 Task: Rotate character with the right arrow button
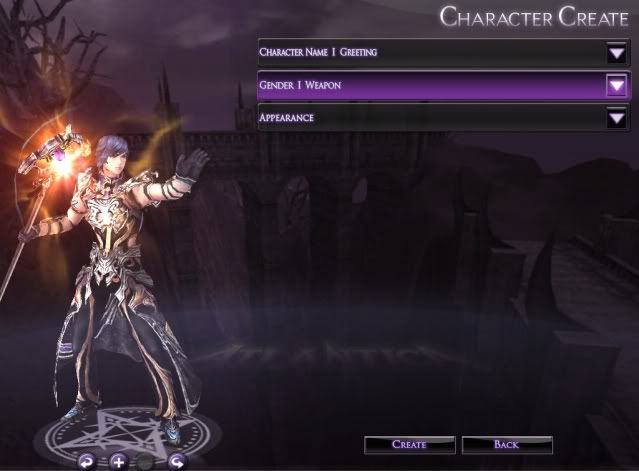[177, 461]
